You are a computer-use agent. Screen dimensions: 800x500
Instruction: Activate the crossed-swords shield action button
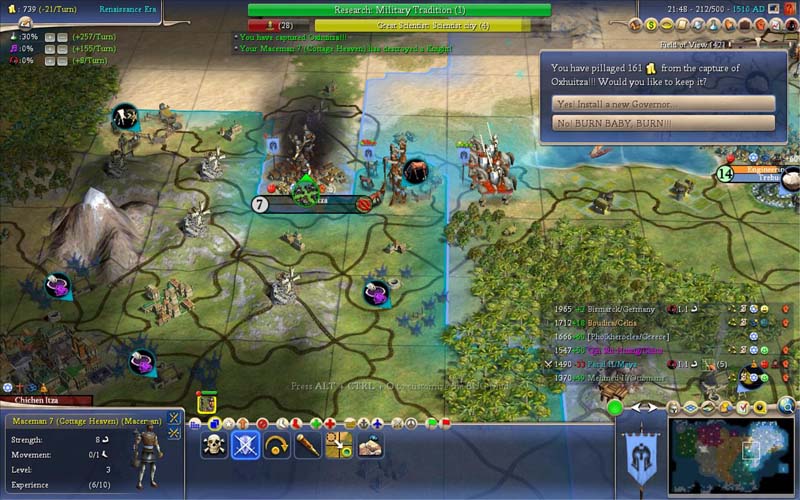point(245,446)
